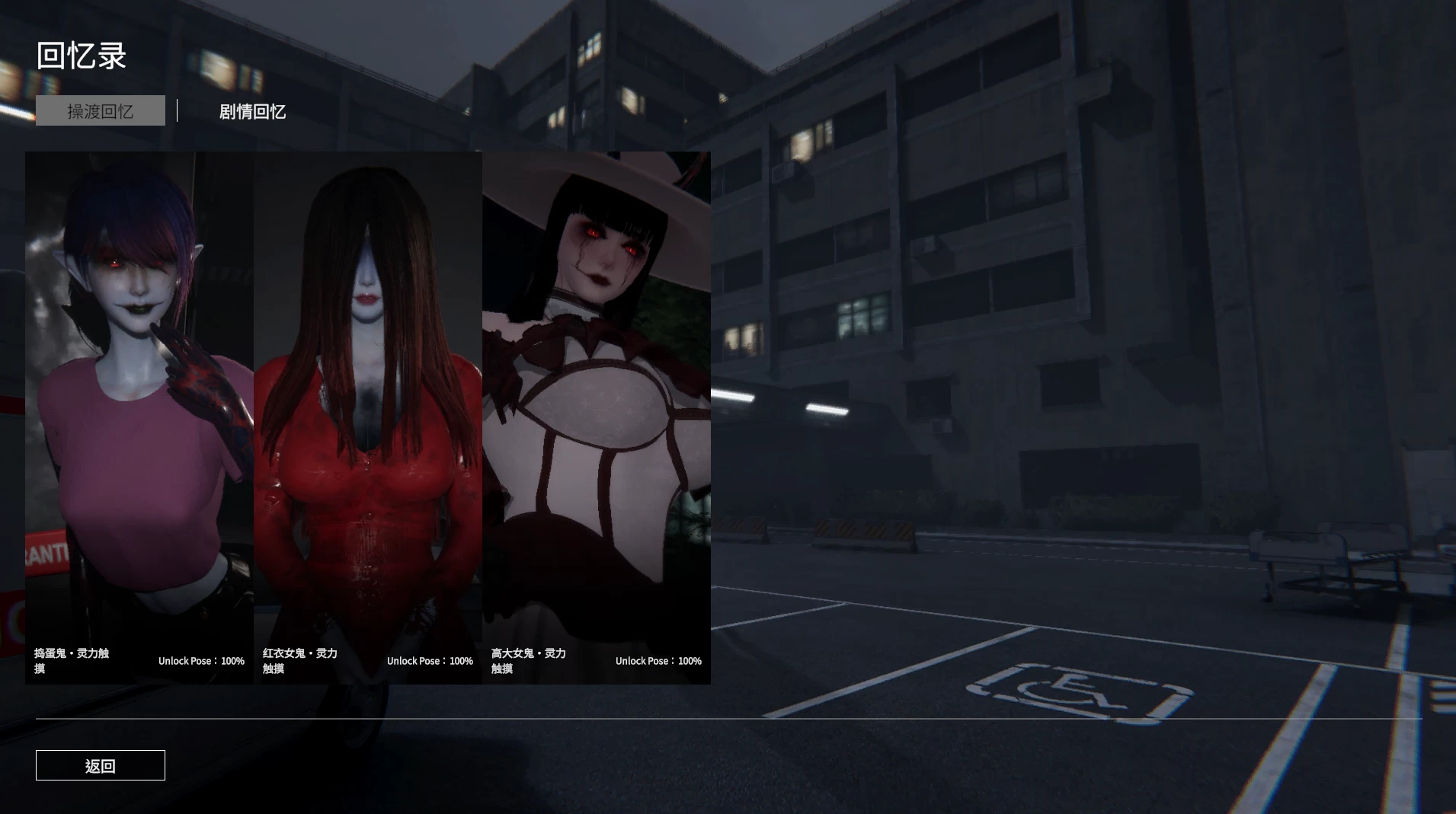Click the 红衣女鬼·灵力触摸 label
Screen dimensions: 1456x814
coord(301,660)
